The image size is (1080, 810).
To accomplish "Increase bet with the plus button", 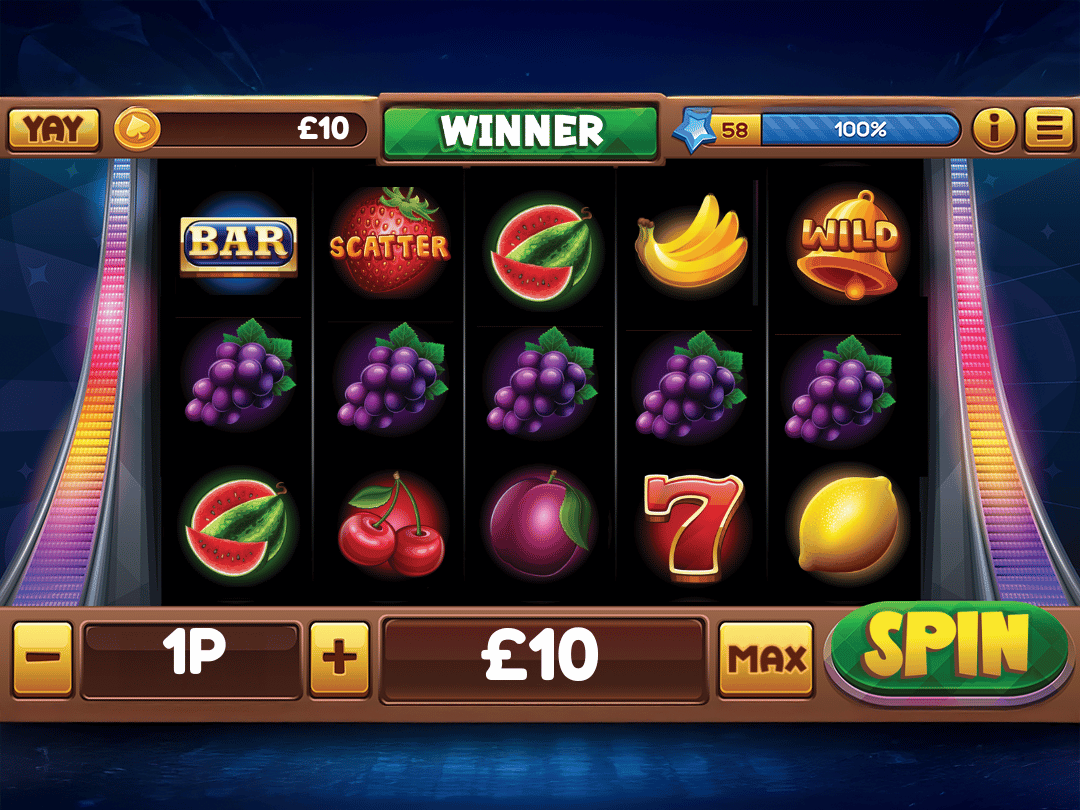I will (x=339, y=659).
